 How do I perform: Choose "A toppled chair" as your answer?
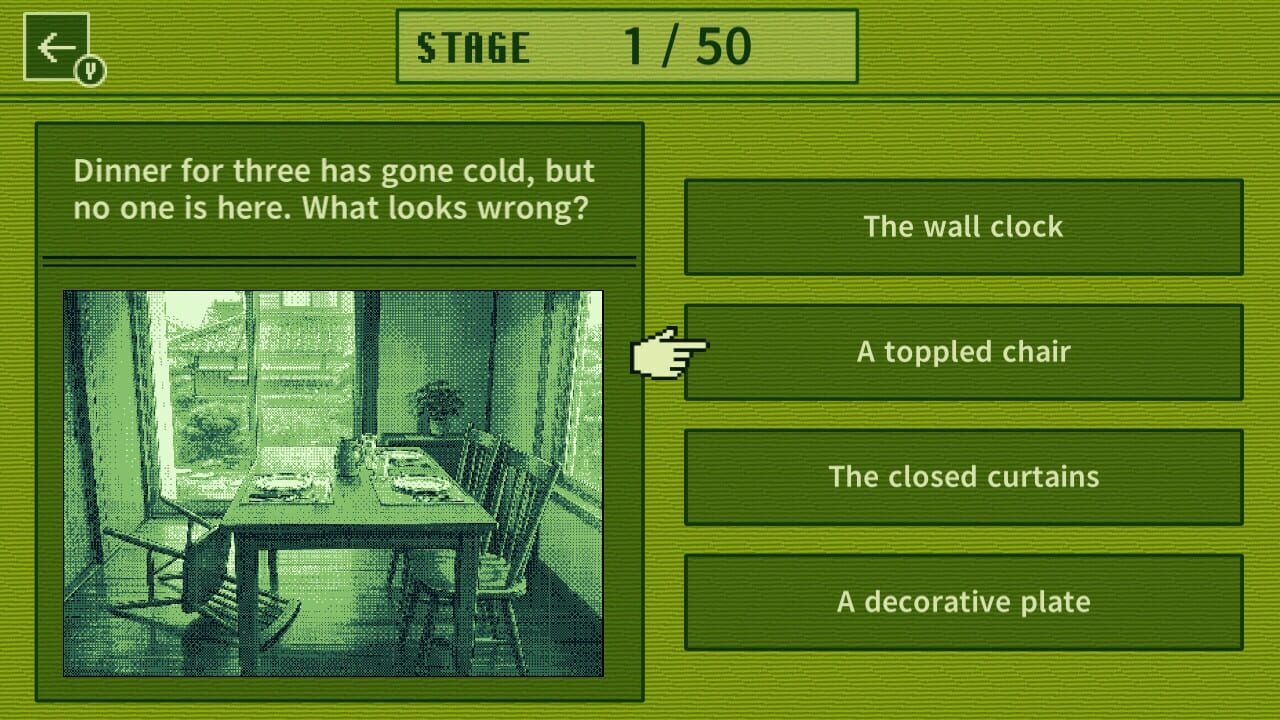point(963,351)
